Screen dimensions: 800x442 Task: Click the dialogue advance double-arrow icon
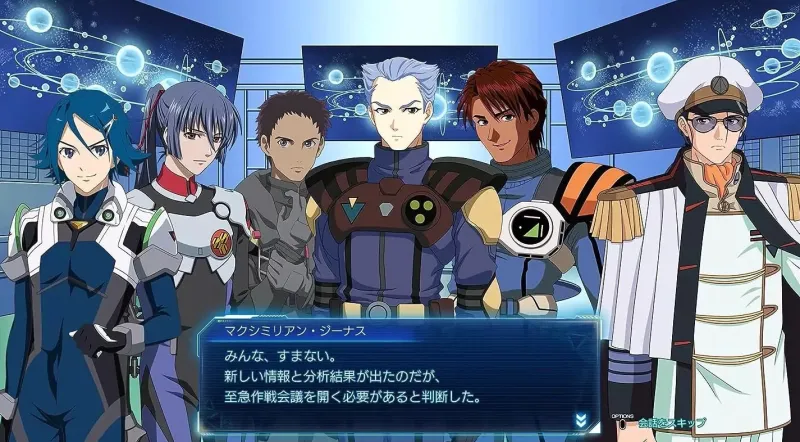(580, 419)
